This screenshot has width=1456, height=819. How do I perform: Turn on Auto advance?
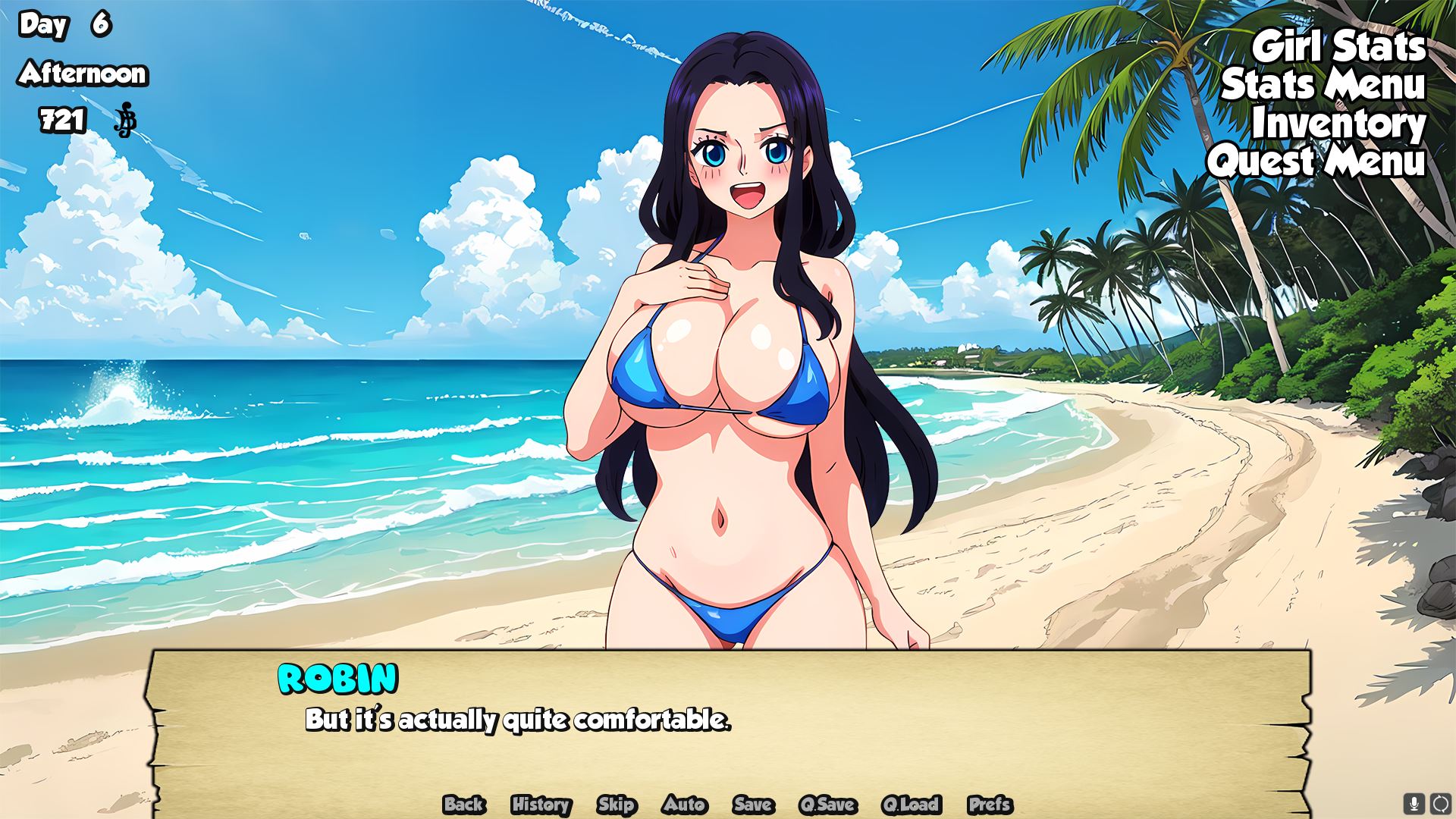click(684, 805)
